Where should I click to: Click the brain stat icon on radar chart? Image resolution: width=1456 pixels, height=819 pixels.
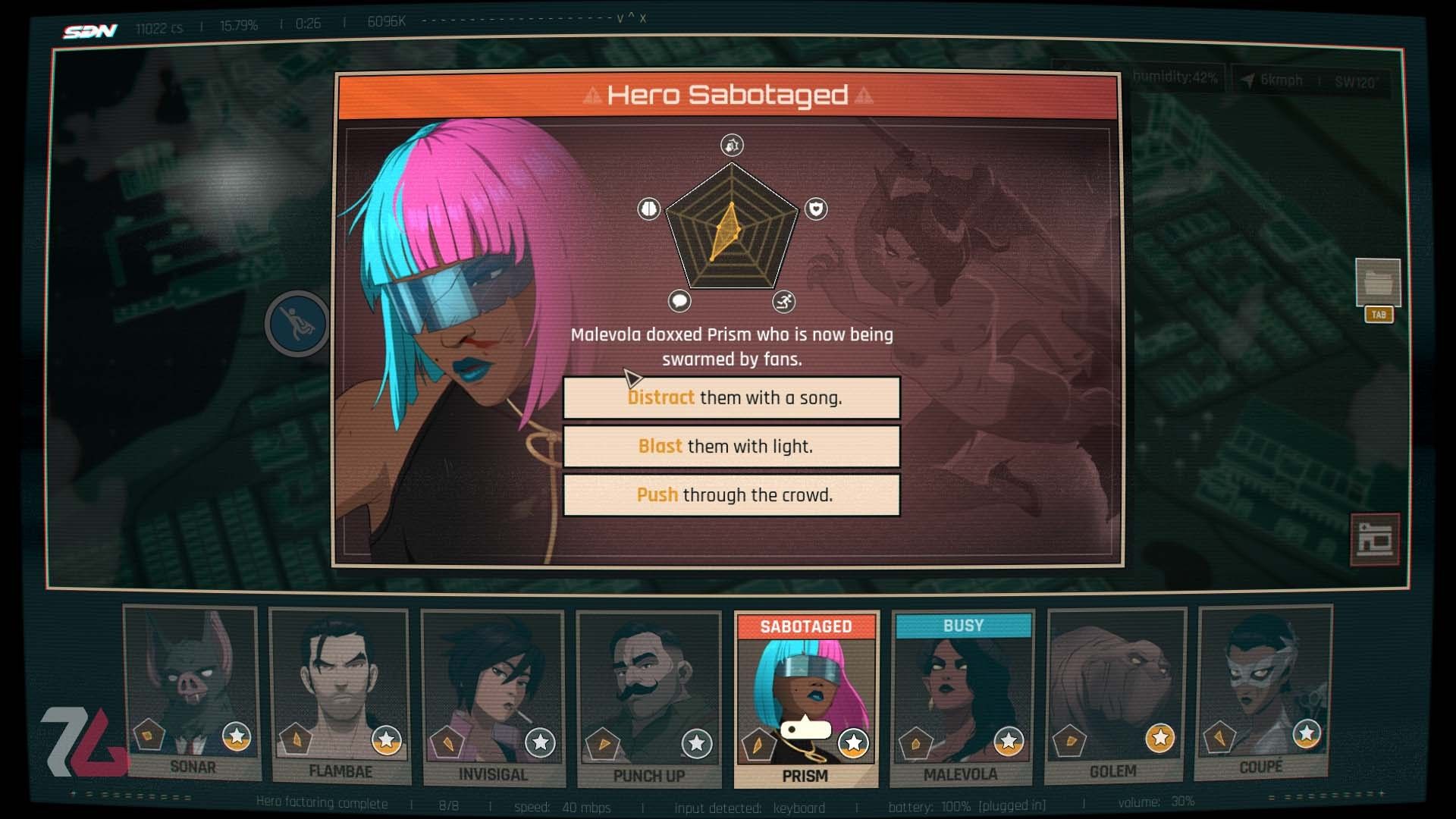click(649, 209)
